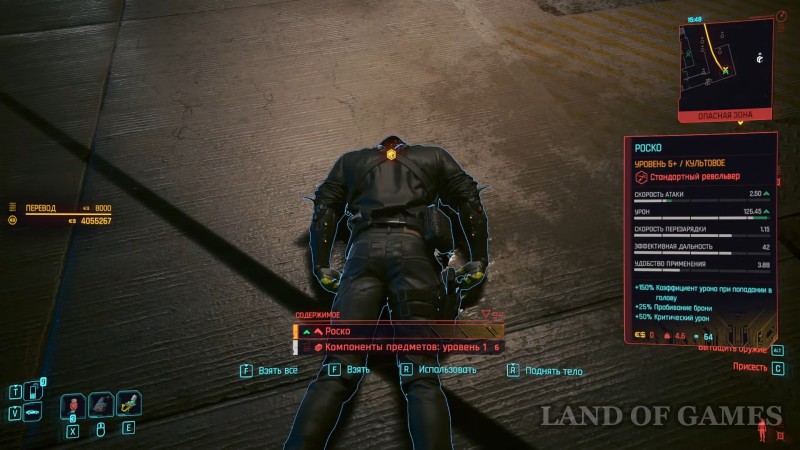Select the equipped weapon quick slot
800x450 pixels.
[x=101, y=405]
